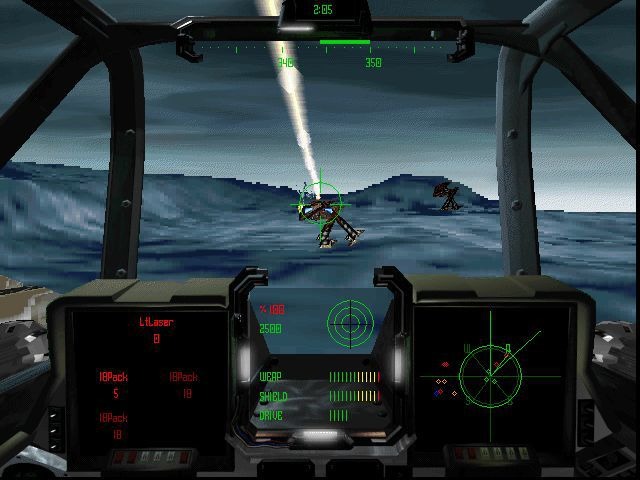Image resolution: width=640 pixels, height=480 pixels.
Task: Select the LtLaser weapon entry
Action: click(155, 323)
